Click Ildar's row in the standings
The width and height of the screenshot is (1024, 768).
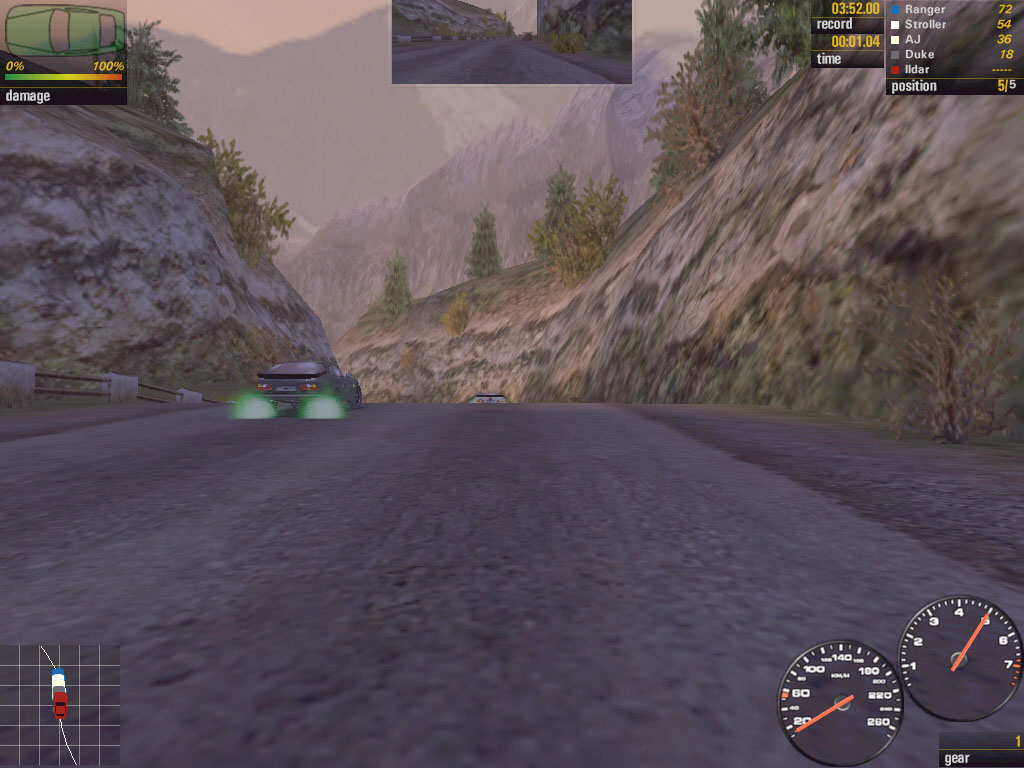pyautogui.click(x=953, y=69)
